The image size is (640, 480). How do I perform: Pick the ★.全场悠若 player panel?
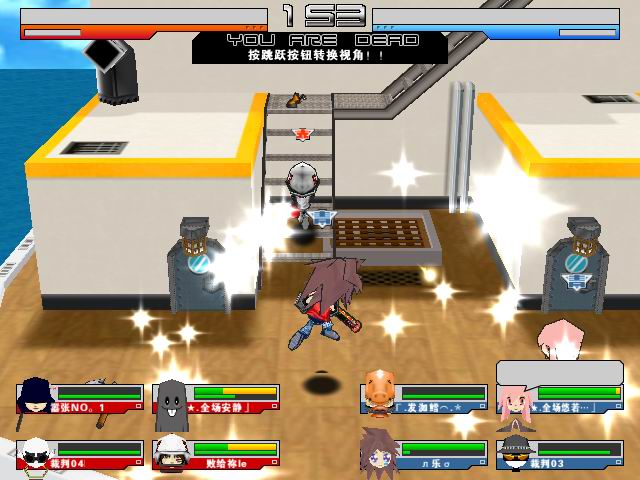(x=558, y=398)
